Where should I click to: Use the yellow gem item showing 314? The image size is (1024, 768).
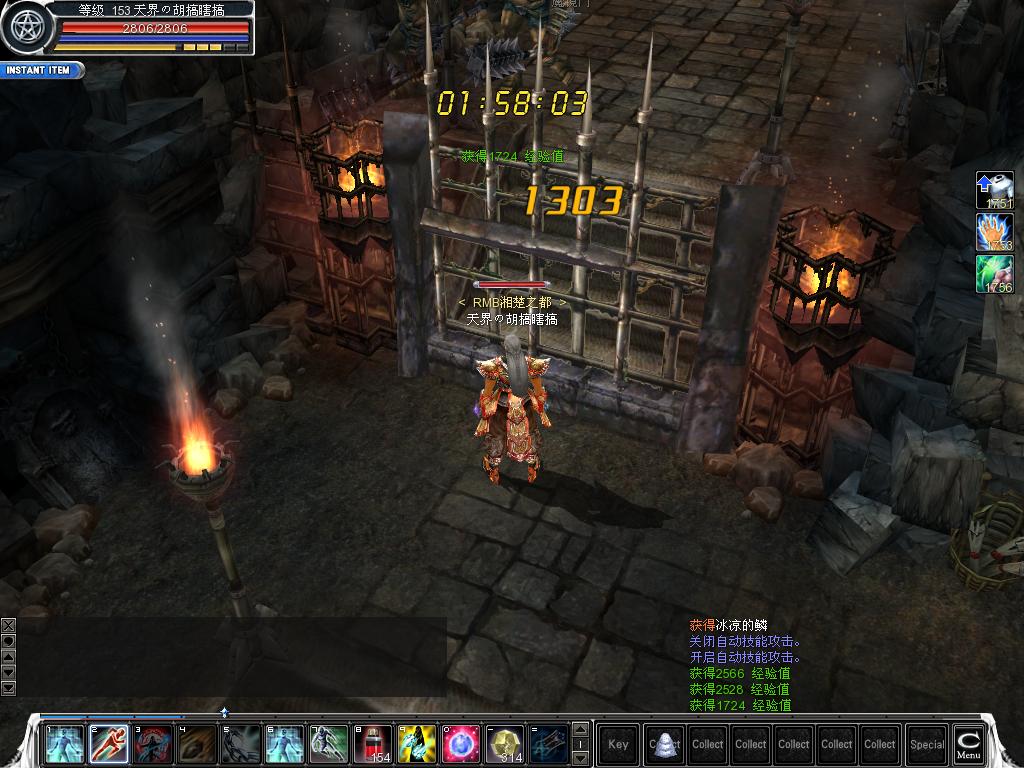[x=505, y=744]
